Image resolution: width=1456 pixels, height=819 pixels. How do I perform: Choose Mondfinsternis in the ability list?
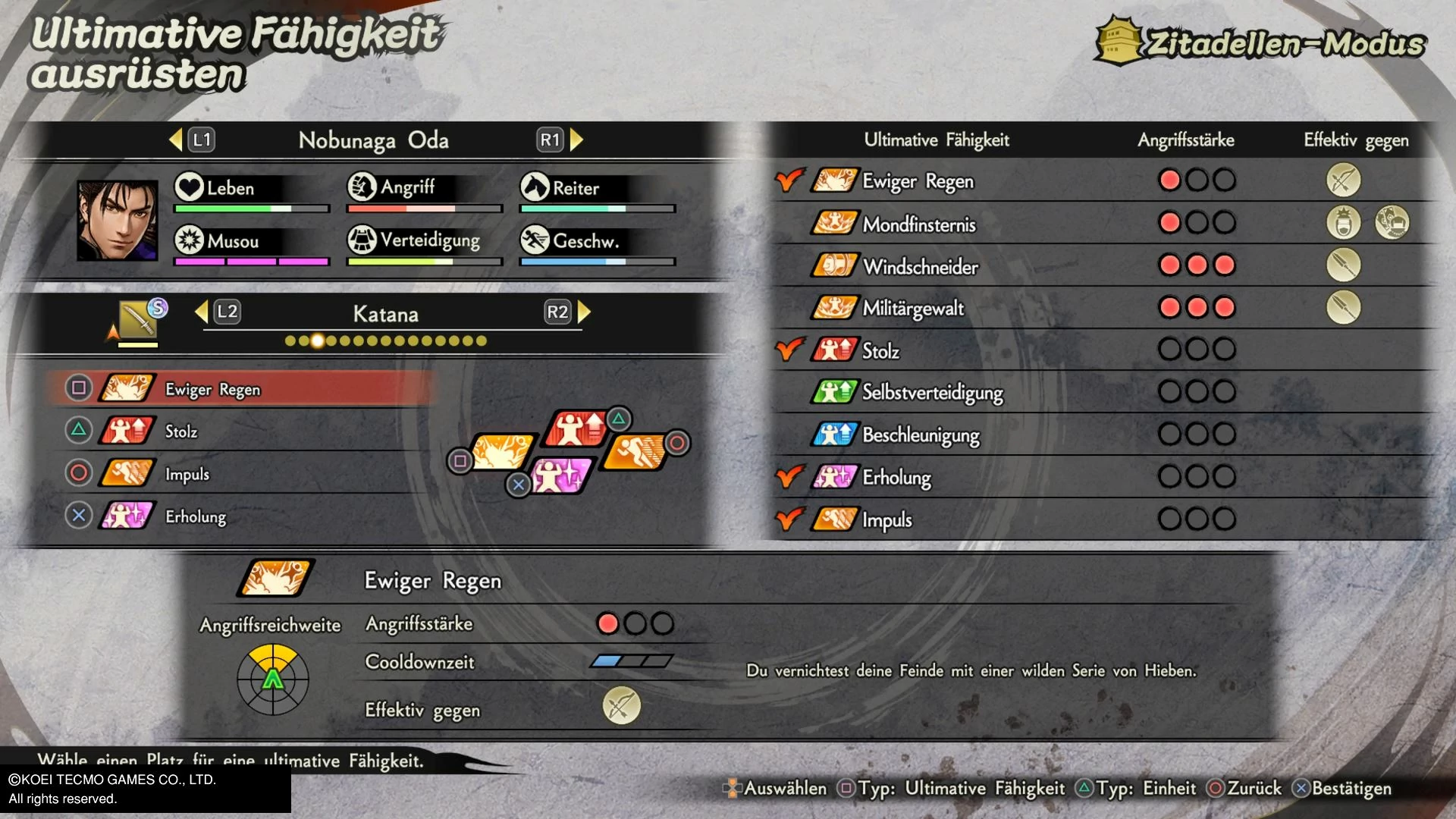tap(919, 224)
